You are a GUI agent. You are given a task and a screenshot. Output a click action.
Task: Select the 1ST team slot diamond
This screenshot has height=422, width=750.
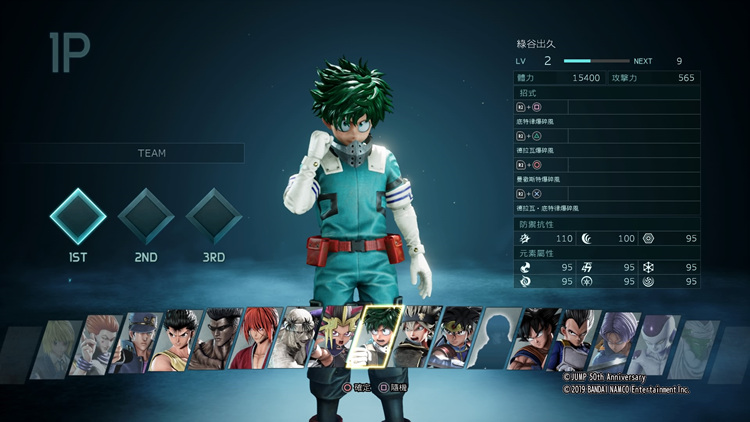click(78, 216)
